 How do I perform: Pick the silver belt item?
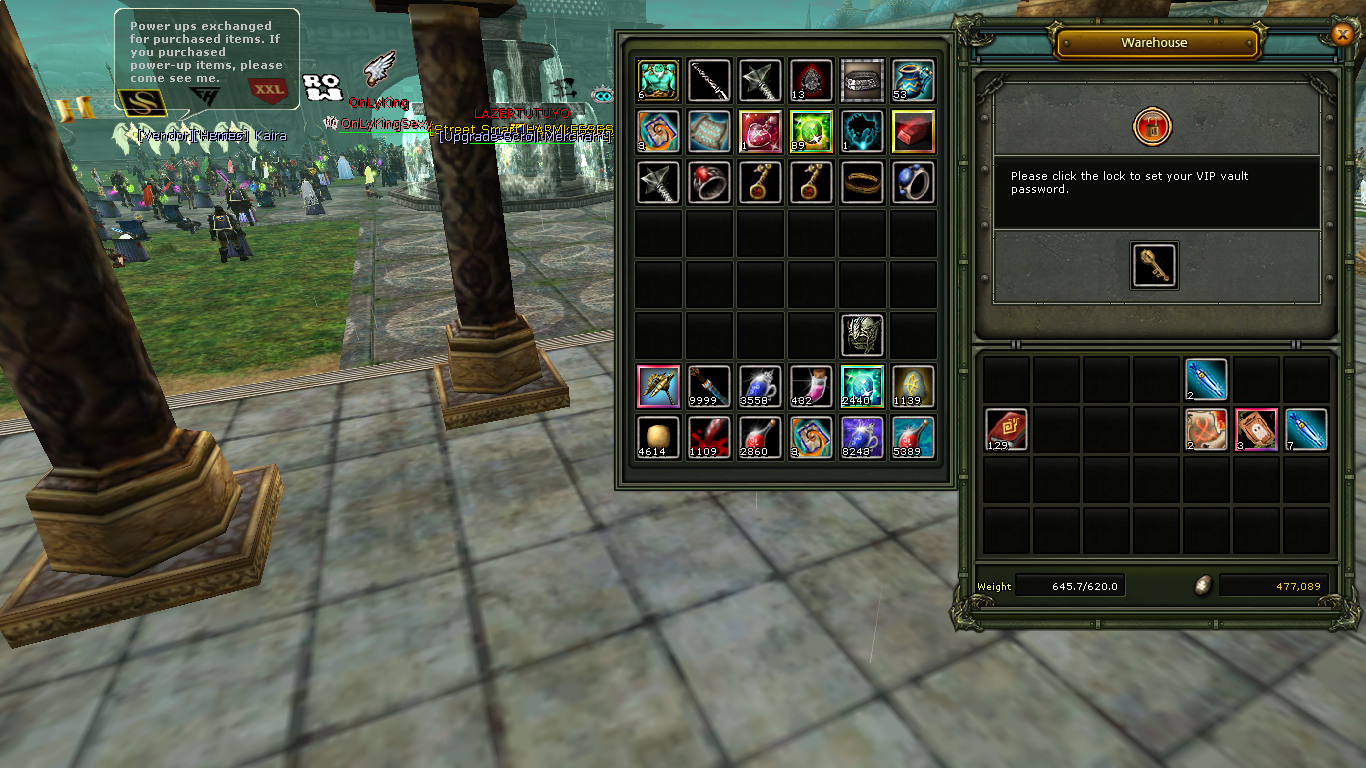coord(862,80)
